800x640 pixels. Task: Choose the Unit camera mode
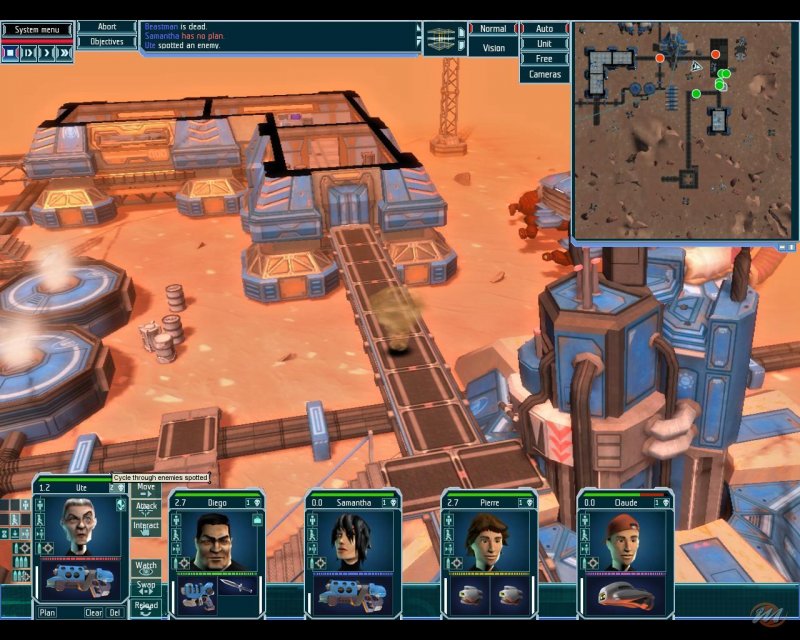[544, 44]
